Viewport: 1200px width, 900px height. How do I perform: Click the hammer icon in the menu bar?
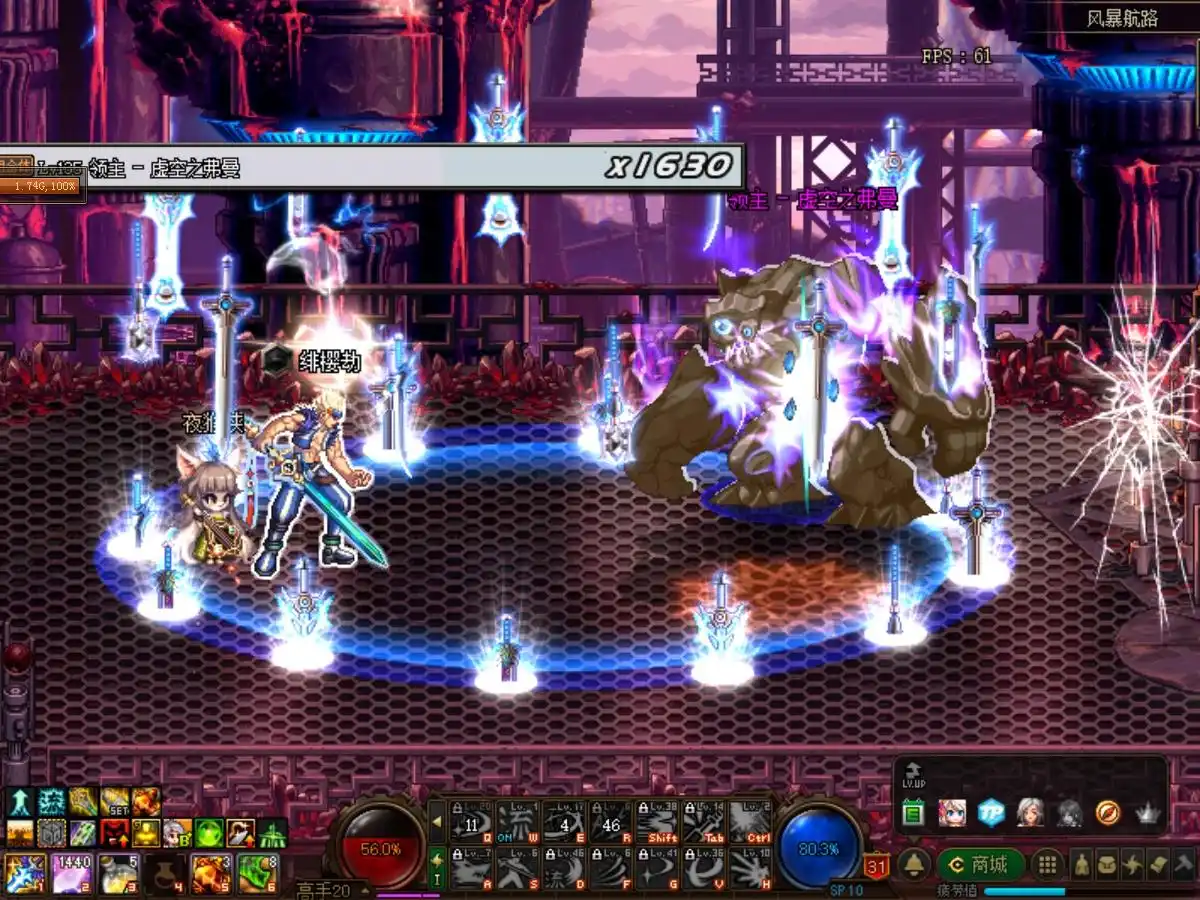click(1182, 865)
